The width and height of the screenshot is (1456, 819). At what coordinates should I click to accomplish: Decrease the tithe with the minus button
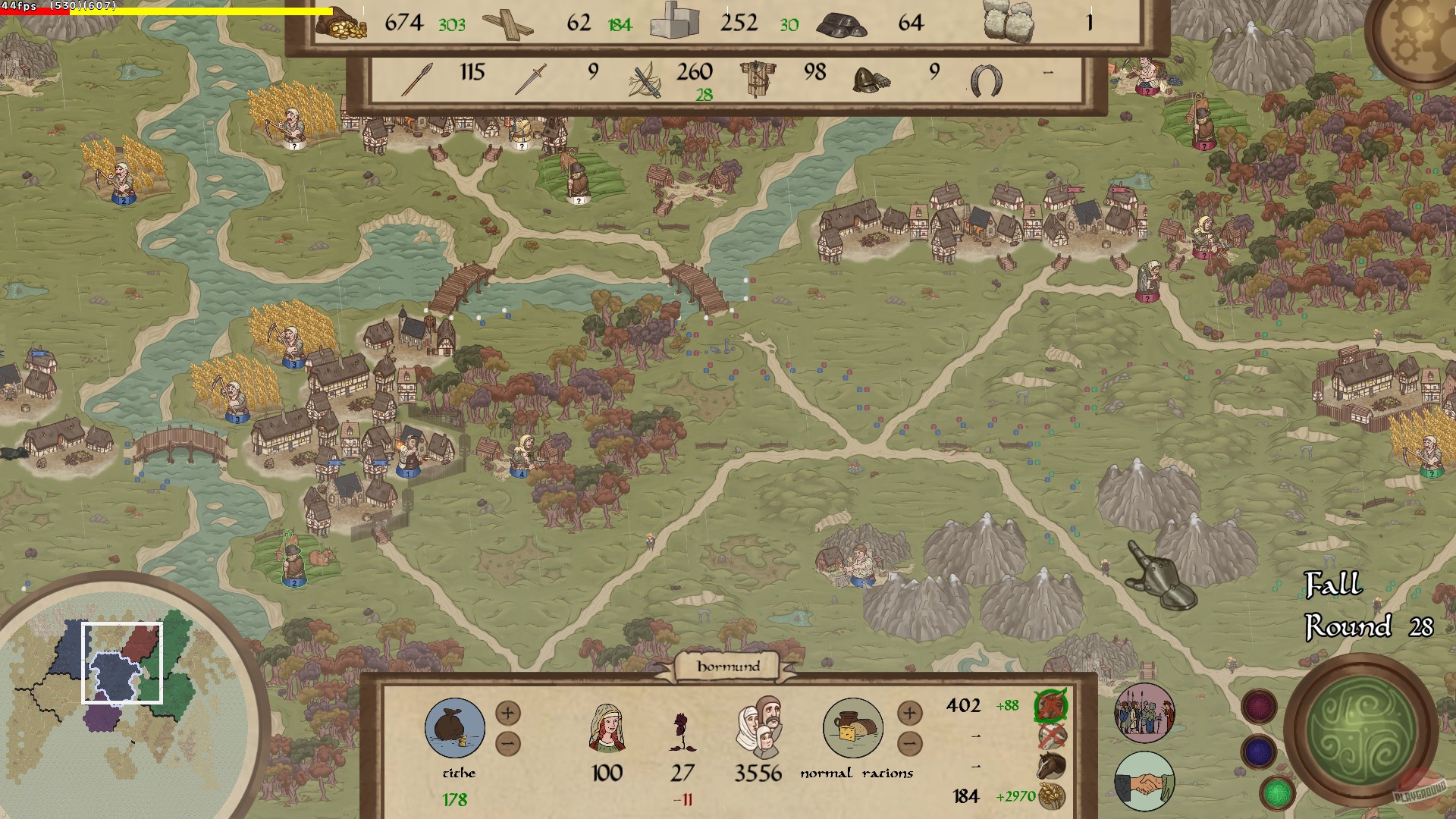tap(508, 744)
